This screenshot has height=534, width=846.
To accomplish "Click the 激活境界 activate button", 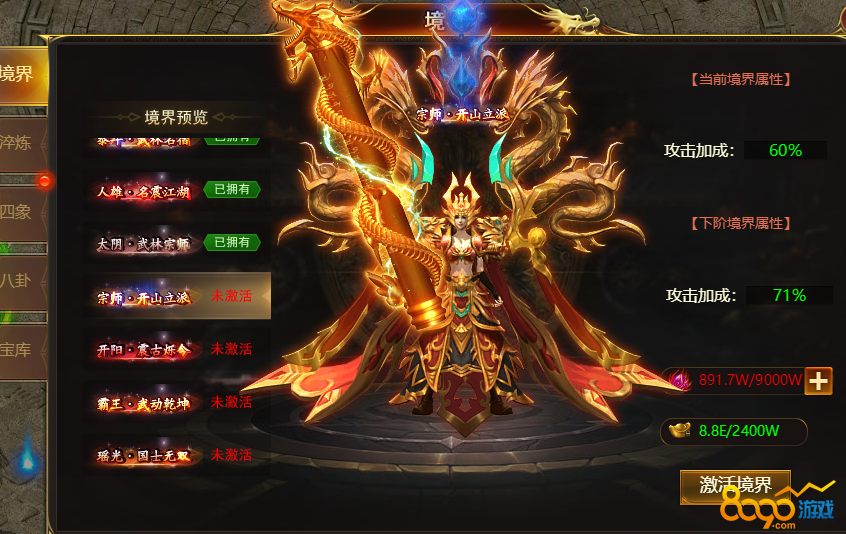I will 735,486.
